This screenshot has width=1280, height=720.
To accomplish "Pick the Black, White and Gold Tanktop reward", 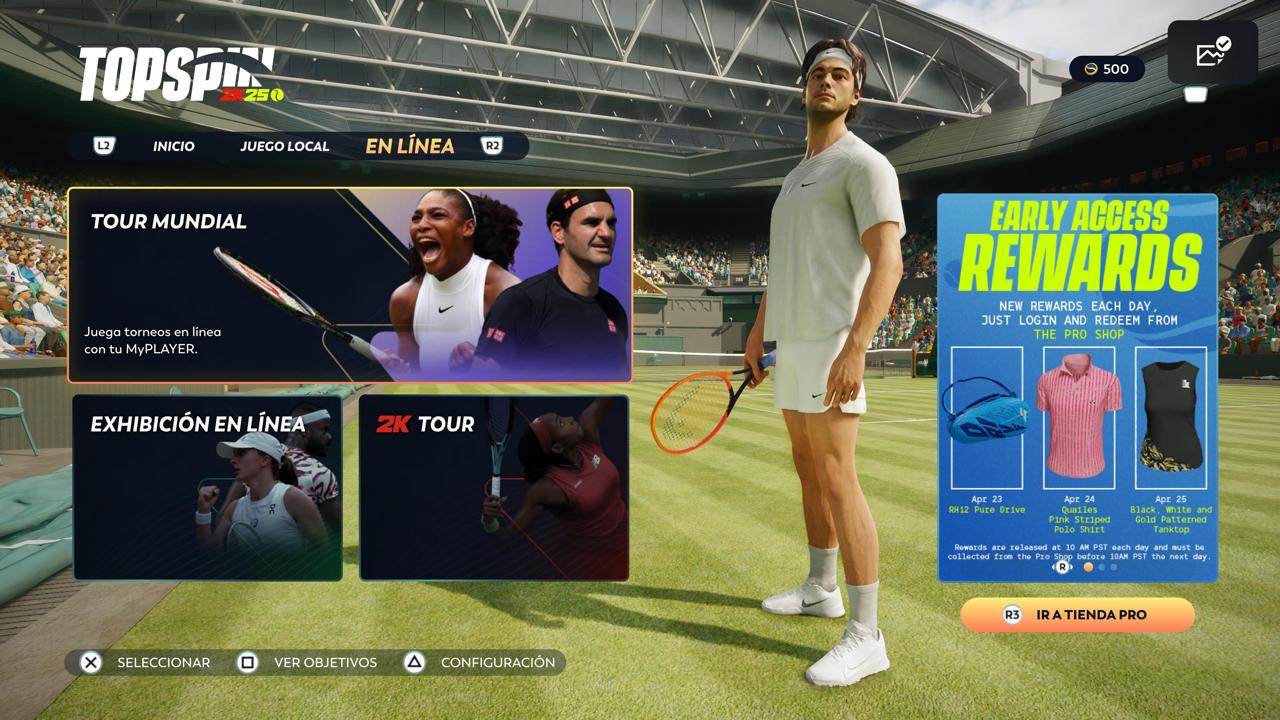I will [1171, 418].
